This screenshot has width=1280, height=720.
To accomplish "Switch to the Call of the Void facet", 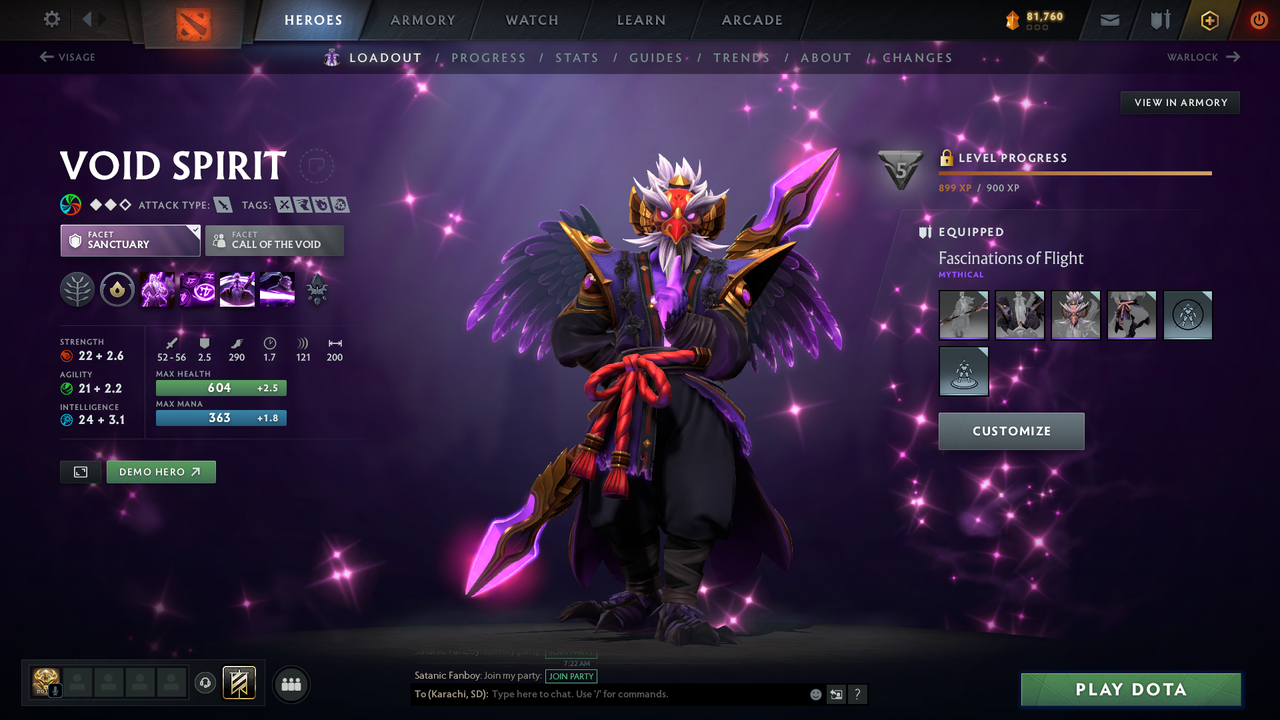I will tap(274, 240).
